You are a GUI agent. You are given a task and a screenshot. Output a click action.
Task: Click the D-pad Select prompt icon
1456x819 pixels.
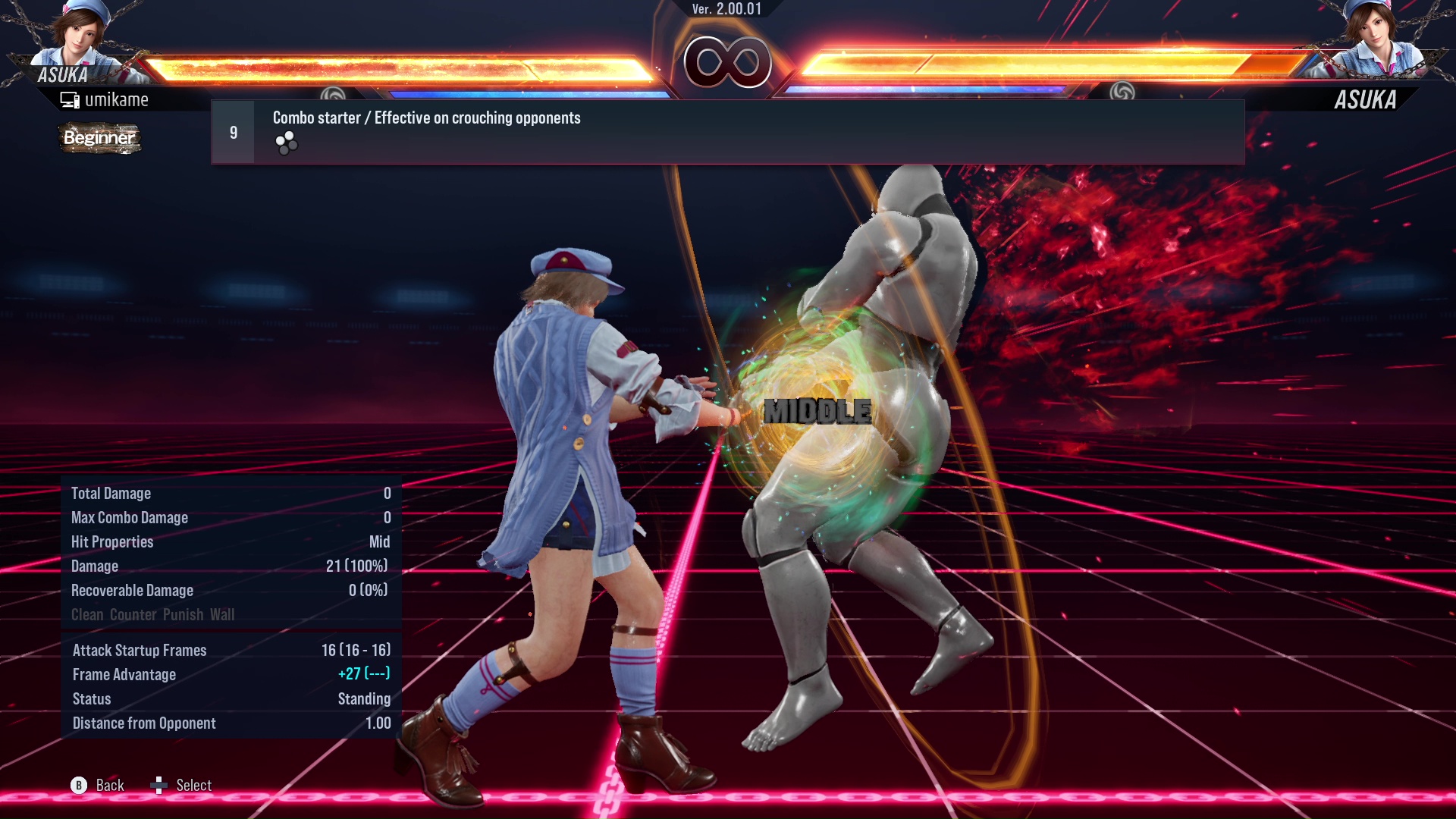[x=160, y=785]
